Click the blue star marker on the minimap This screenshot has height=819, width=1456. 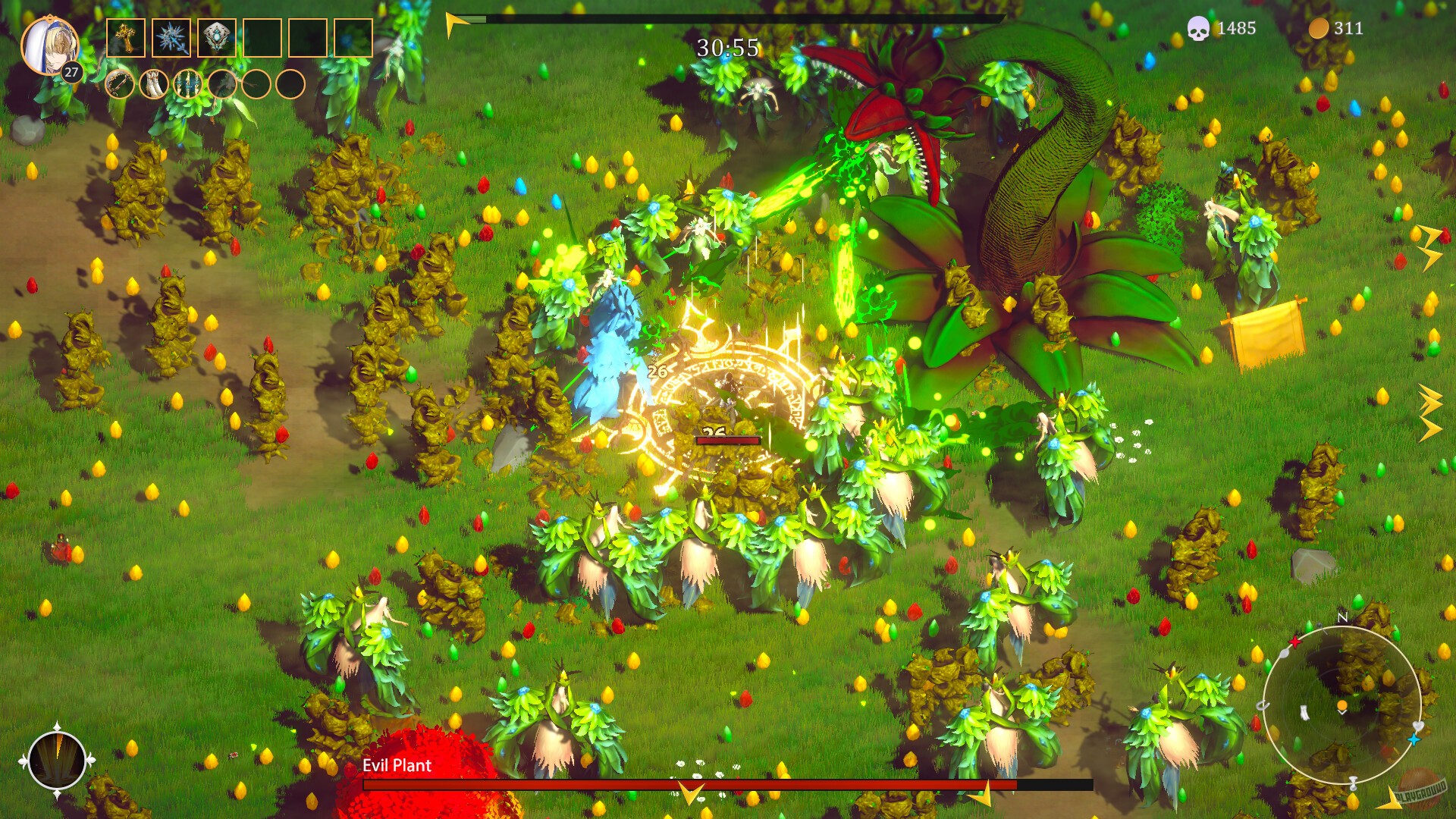[1414, 739]
